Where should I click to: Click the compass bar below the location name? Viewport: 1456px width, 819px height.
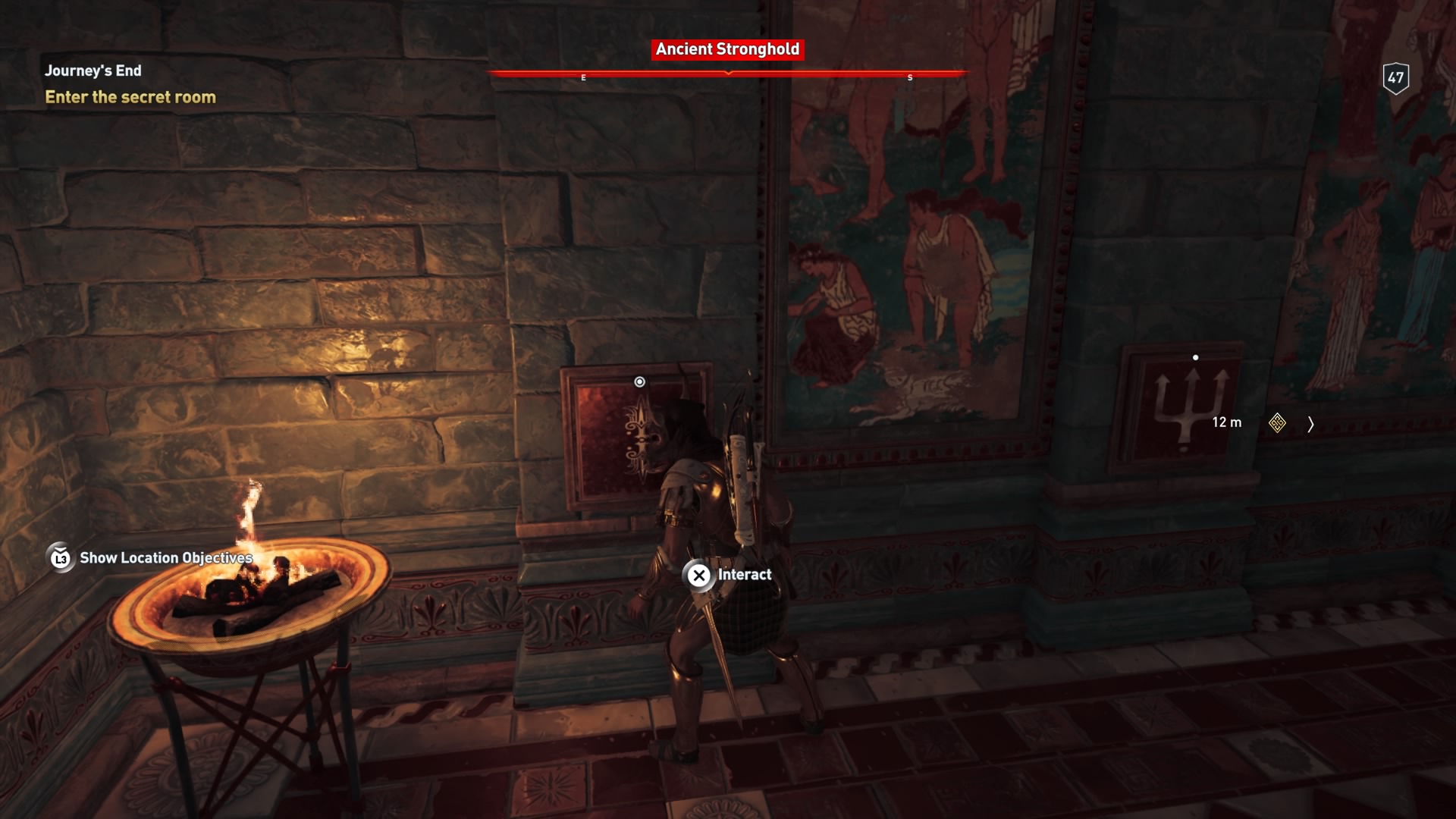pyautogui.click(x=727, y=74)
